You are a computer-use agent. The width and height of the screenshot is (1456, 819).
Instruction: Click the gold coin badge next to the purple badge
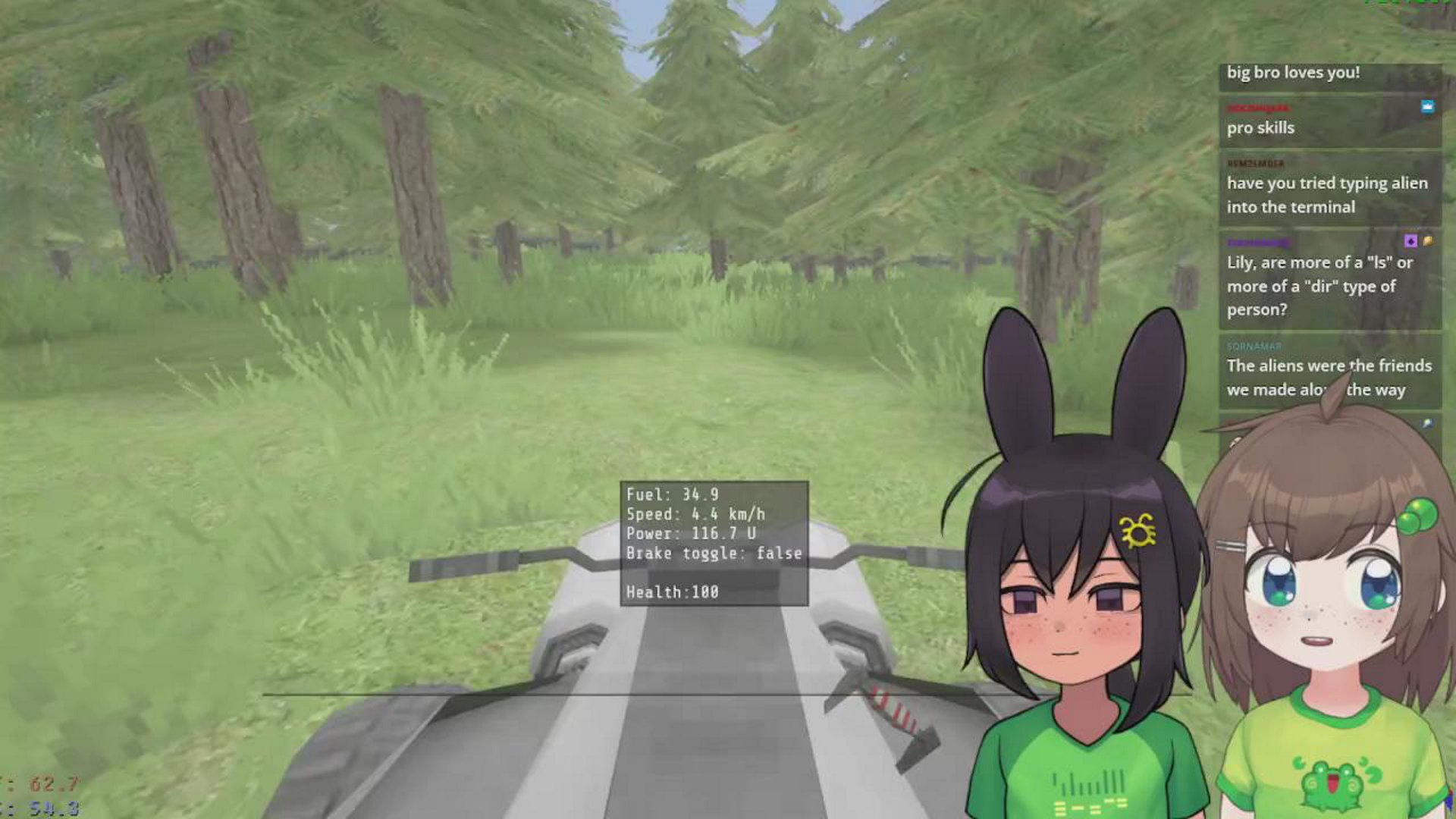[x=1429, y=242]
